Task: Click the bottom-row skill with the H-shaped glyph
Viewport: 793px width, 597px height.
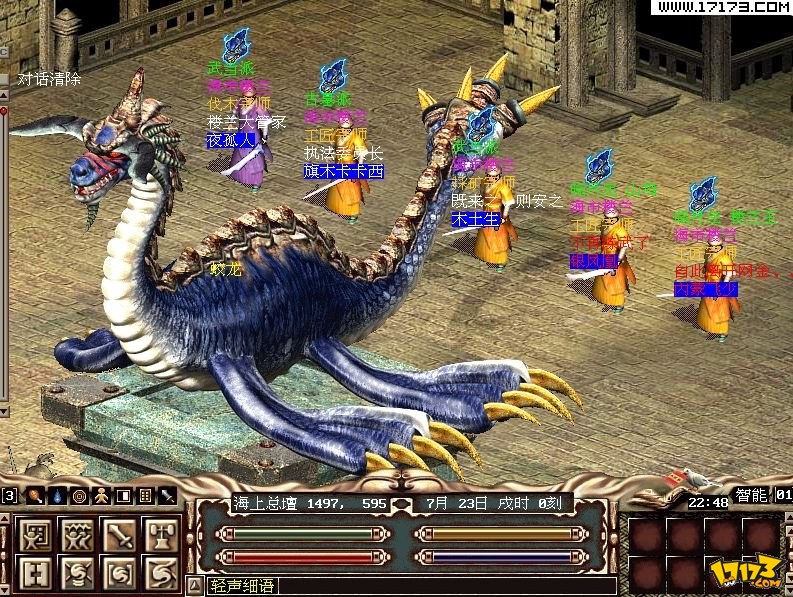Action: [x=33, y=573]
